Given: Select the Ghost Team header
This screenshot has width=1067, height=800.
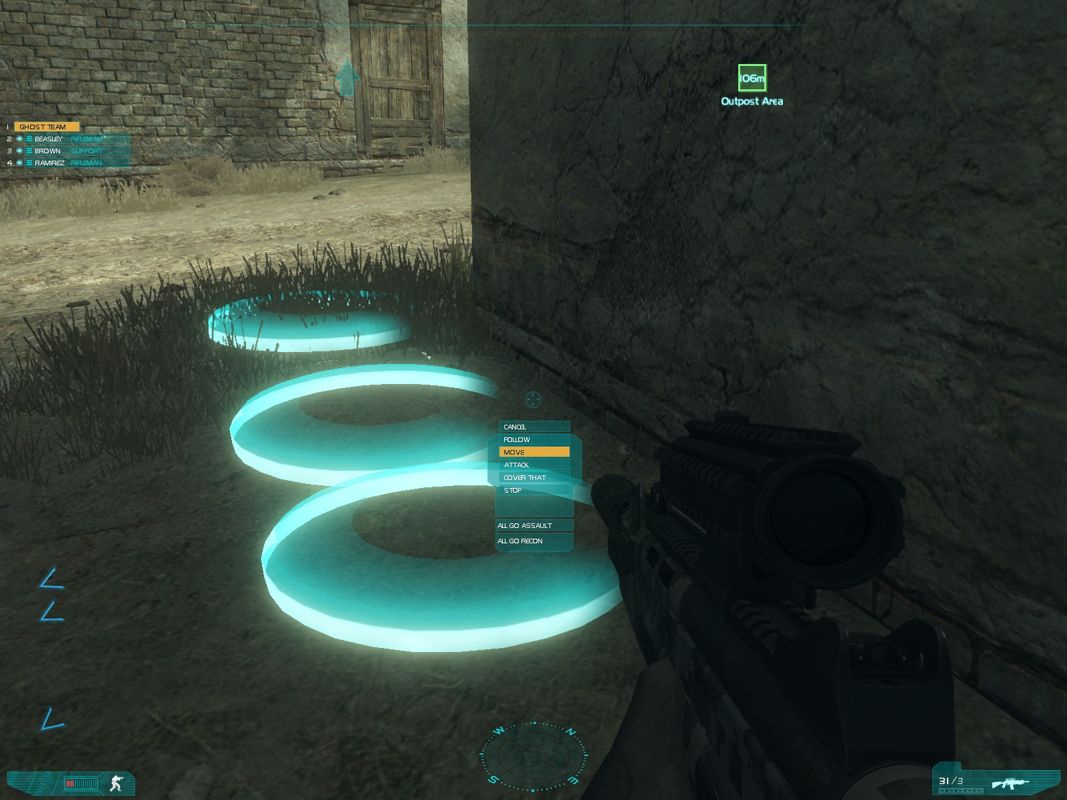Looking at the screenshot, I should [46, 127].
